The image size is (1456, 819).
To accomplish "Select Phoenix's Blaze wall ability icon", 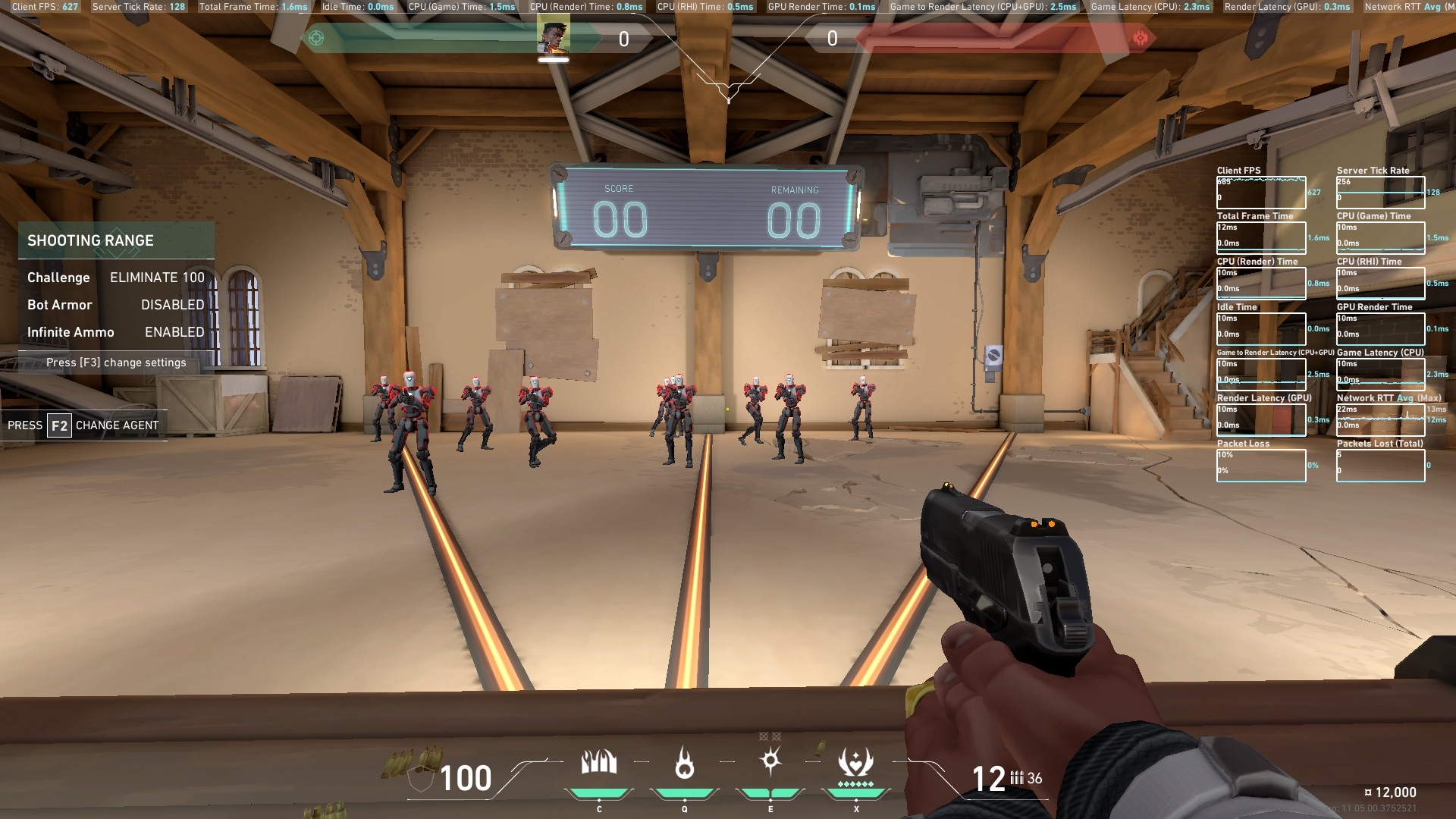I will 599,762.
